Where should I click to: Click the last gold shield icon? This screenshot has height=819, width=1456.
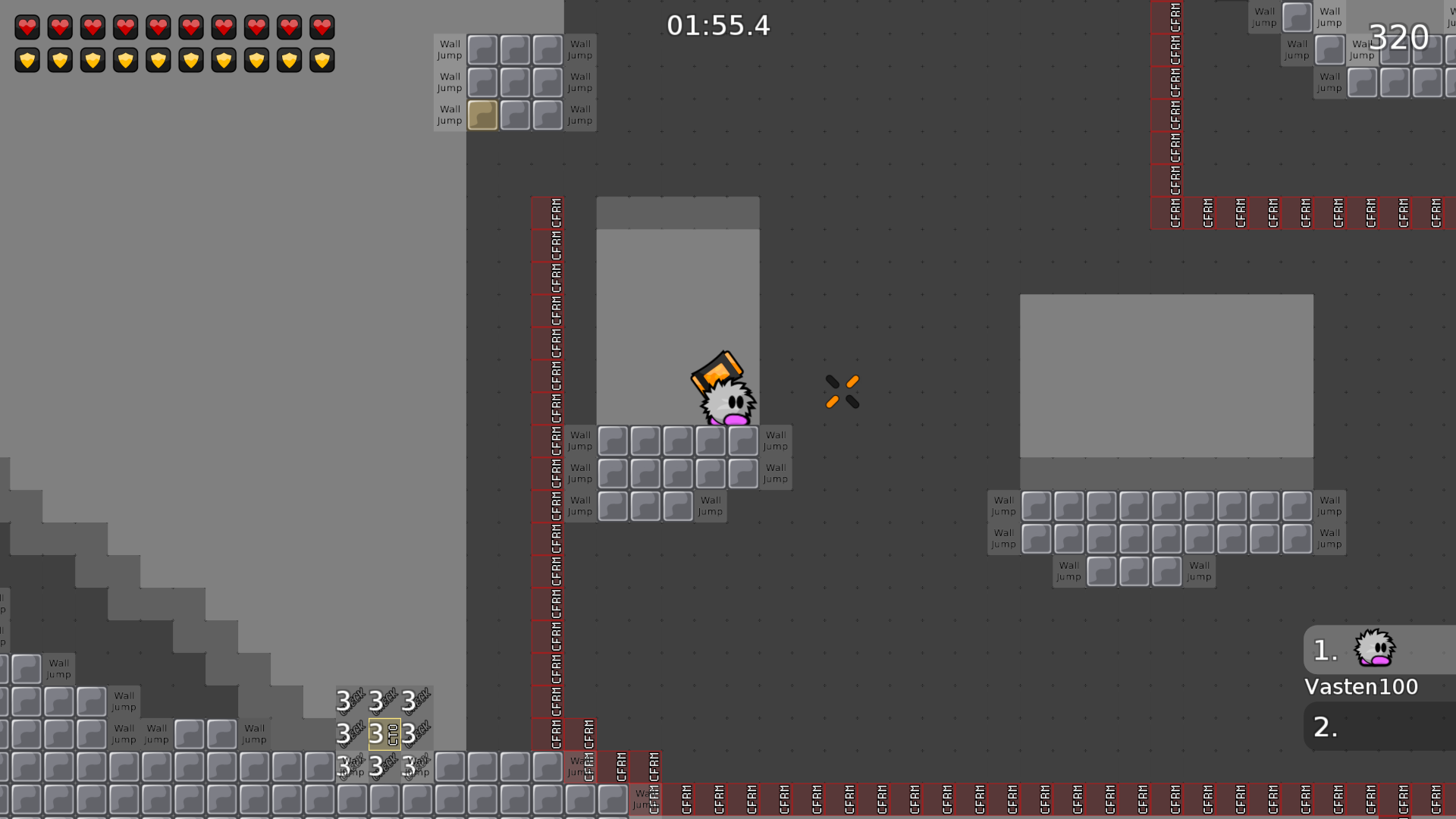[322, 60]
